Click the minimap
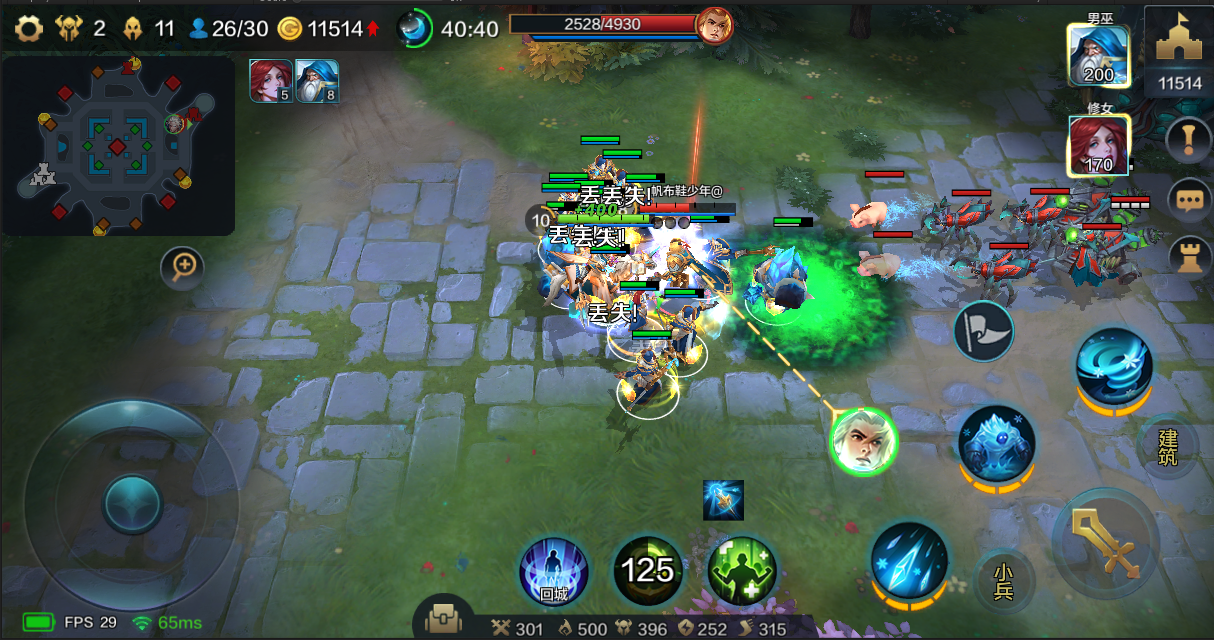1214x640 pixels. click(117, 147)
